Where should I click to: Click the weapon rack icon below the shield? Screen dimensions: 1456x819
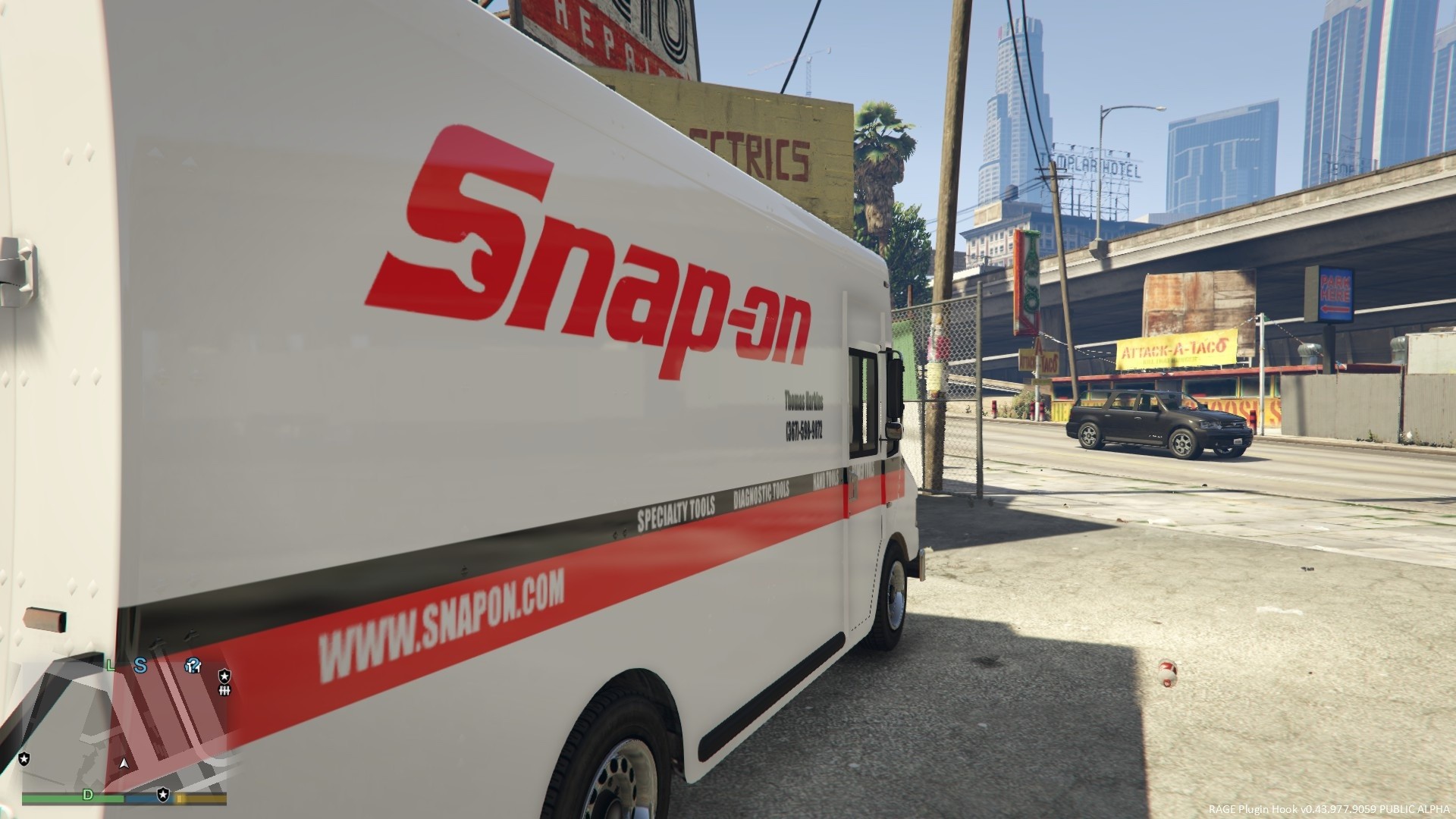click(224, 692)
